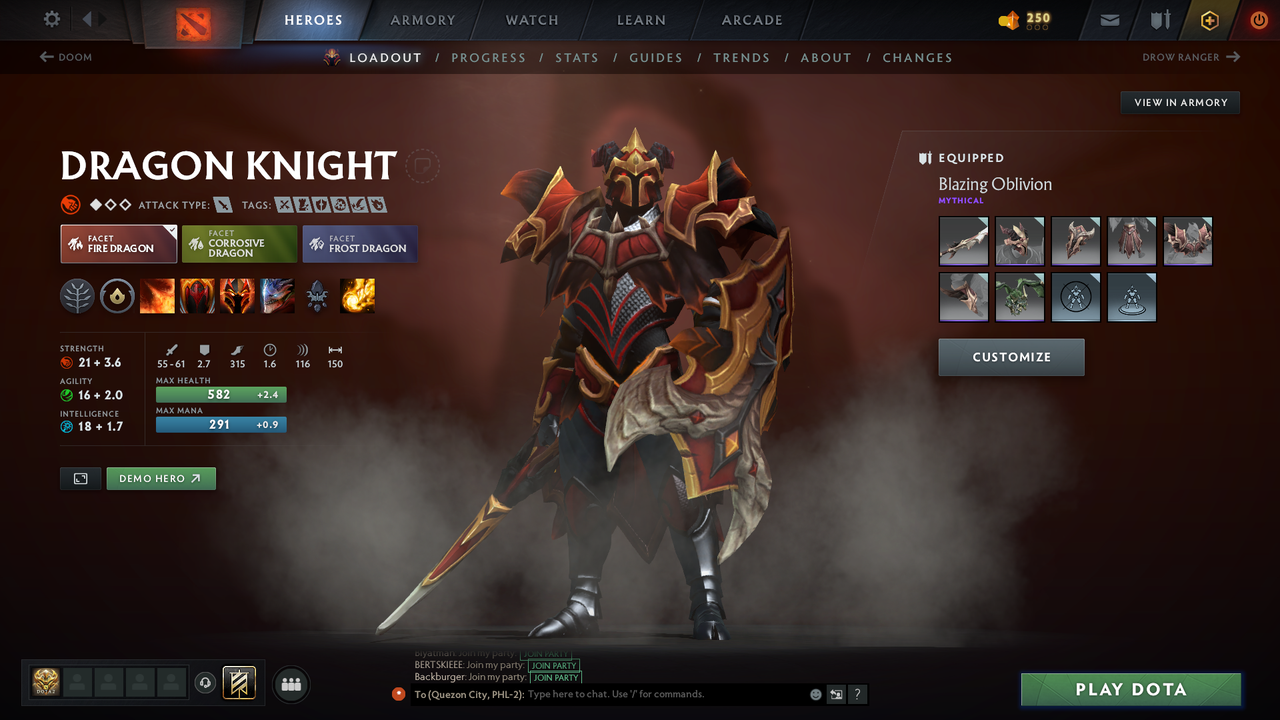Click the max health bar
Image resolution: width=1280 pixels, height=720 pixels.
pos(220,394)
